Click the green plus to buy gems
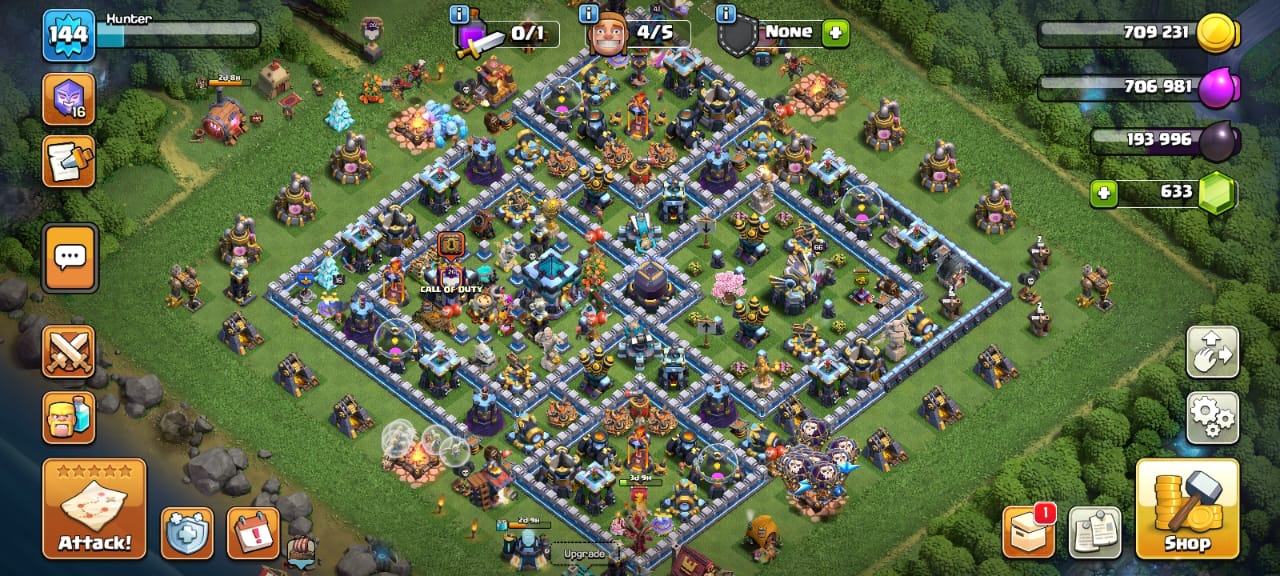The width and height of the screenshot is (1280, 576). click(x=1104, y=193)
